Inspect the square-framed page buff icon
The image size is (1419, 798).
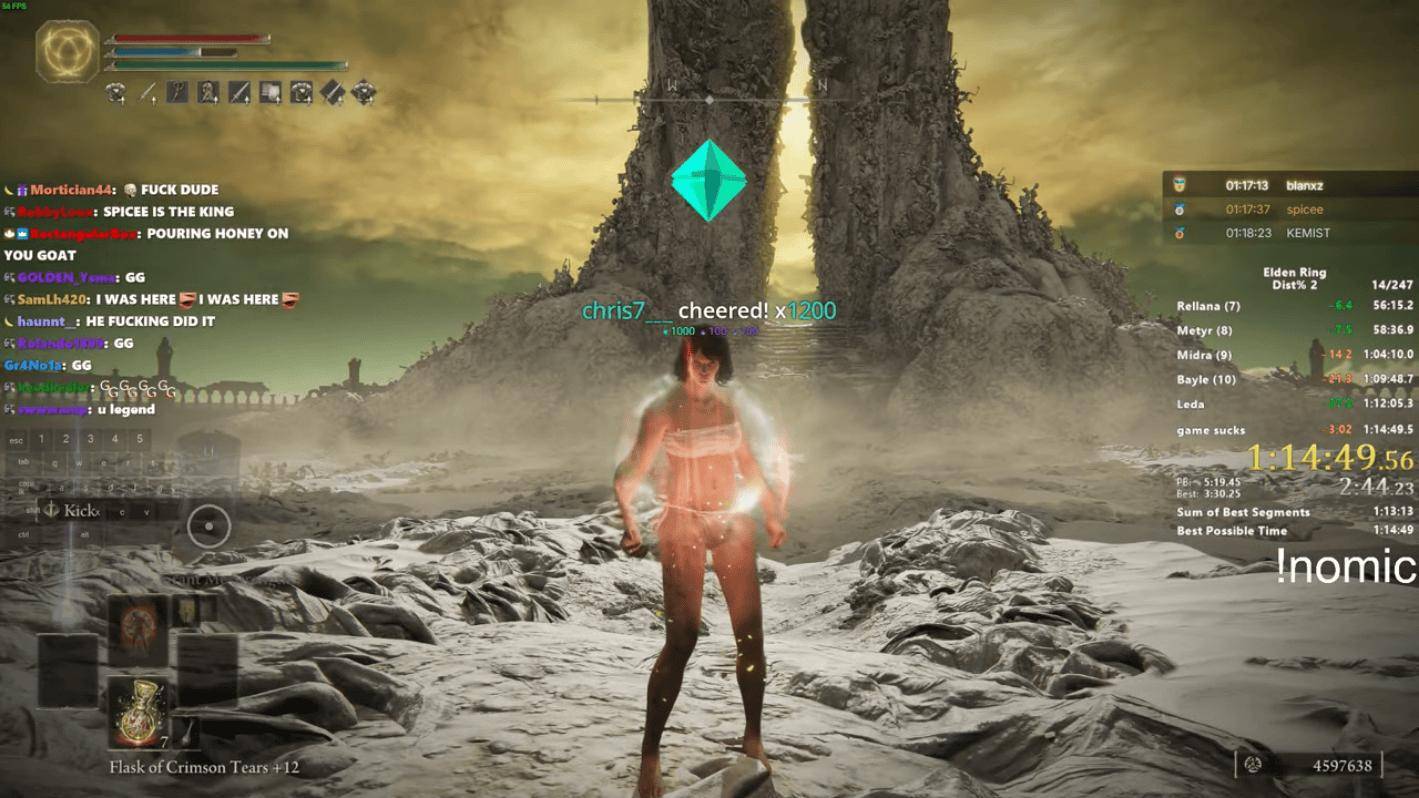point(270,93)
